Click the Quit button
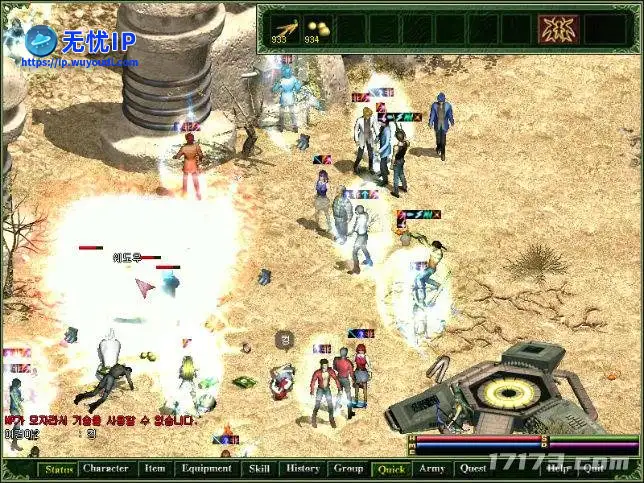 [592, 468]
